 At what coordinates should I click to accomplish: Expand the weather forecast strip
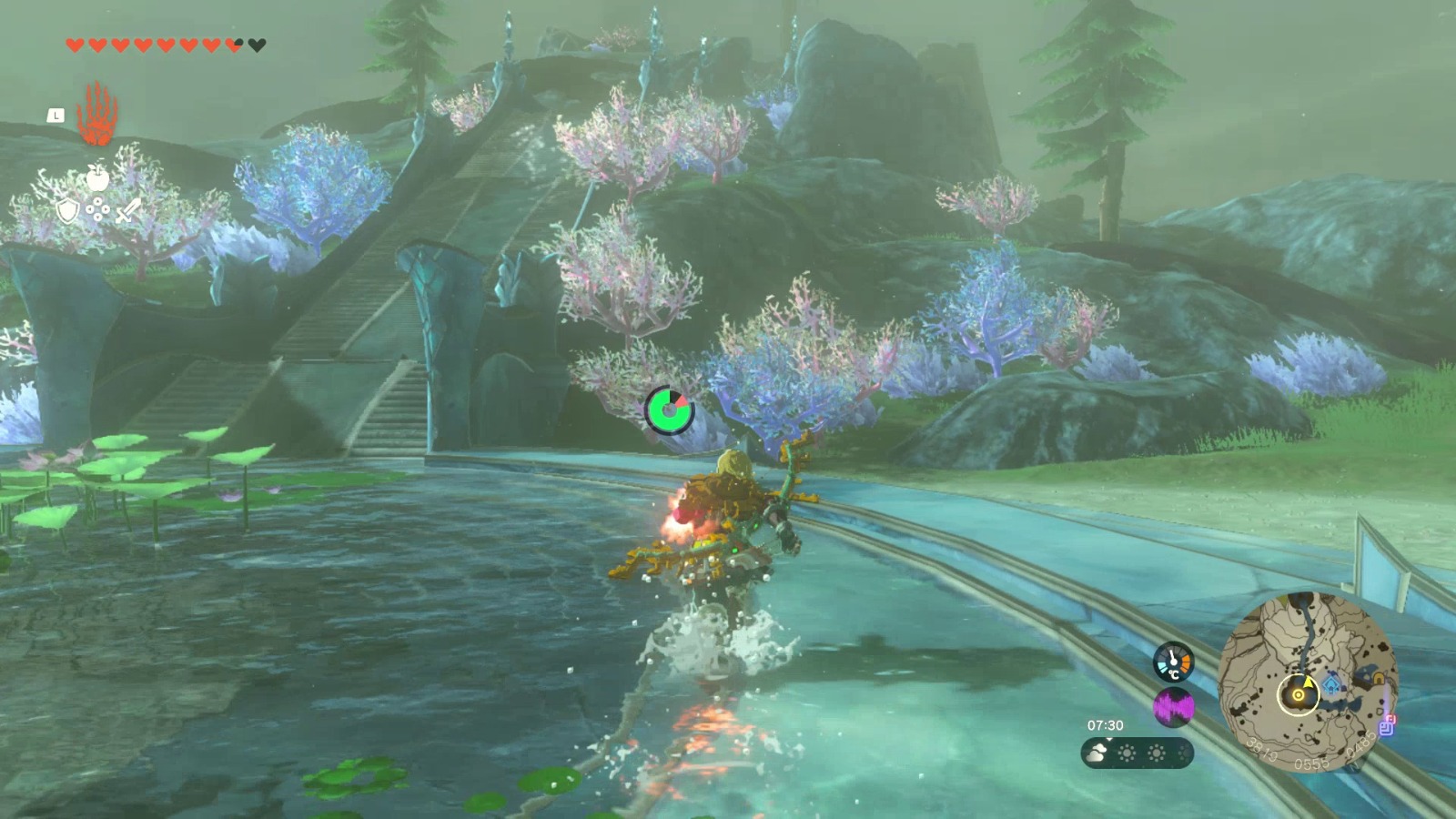tap(1137, 754)
